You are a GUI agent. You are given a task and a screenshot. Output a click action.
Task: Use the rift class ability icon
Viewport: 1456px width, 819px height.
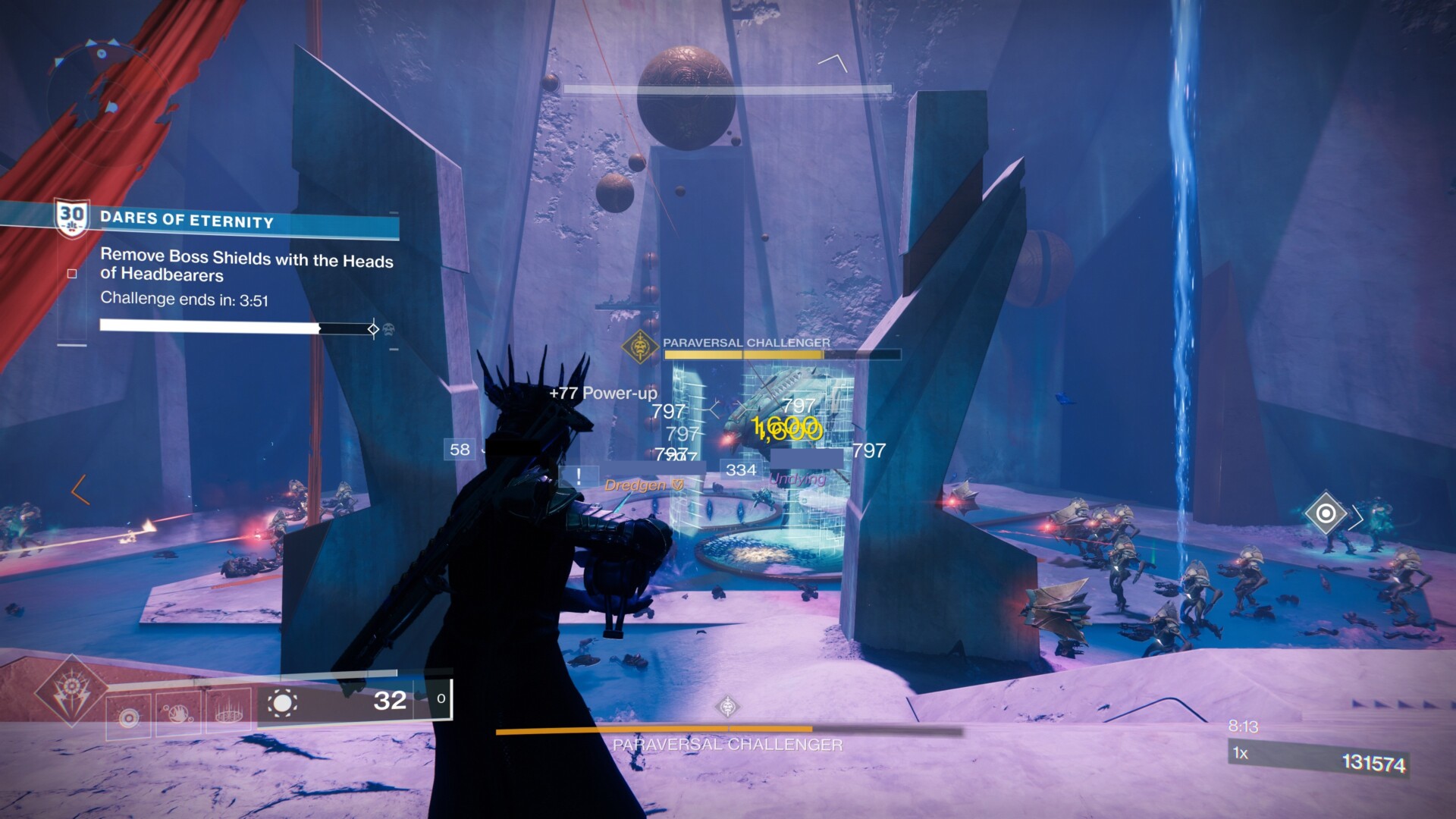(228, 712)
